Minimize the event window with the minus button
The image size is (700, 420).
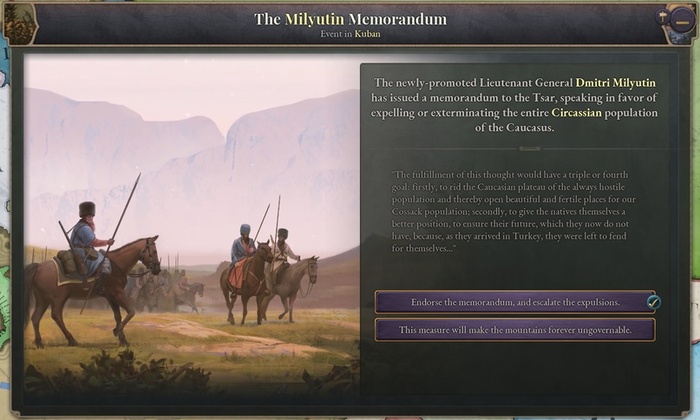pyautogui.click(x=681, y=22)
